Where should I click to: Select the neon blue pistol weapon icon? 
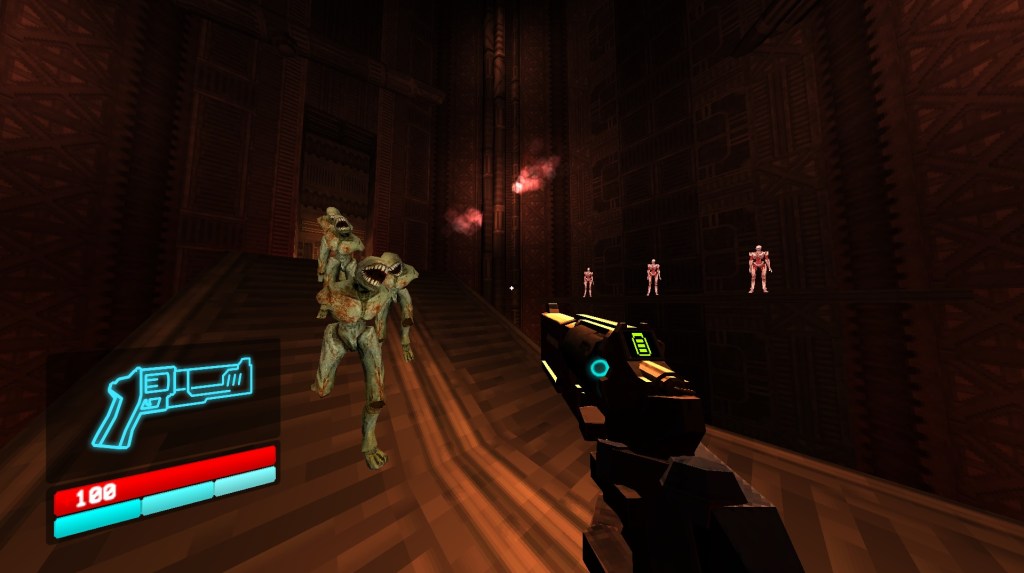(172, 396)
